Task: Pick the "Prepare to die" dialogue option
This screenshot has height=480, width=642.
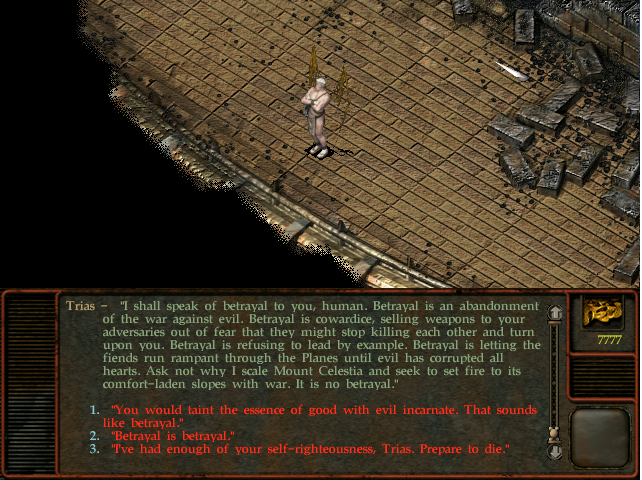Action: click(x=310, y=450)
